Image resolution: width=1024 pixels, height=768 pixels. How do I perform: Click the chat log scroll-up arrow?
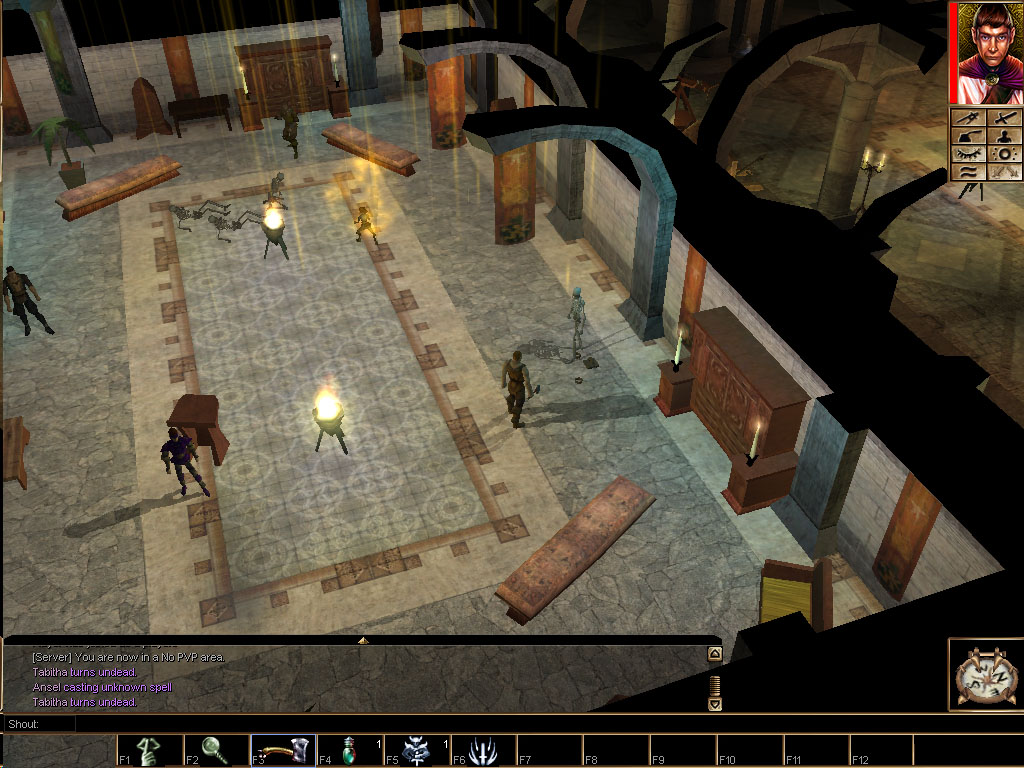[714, 655]
